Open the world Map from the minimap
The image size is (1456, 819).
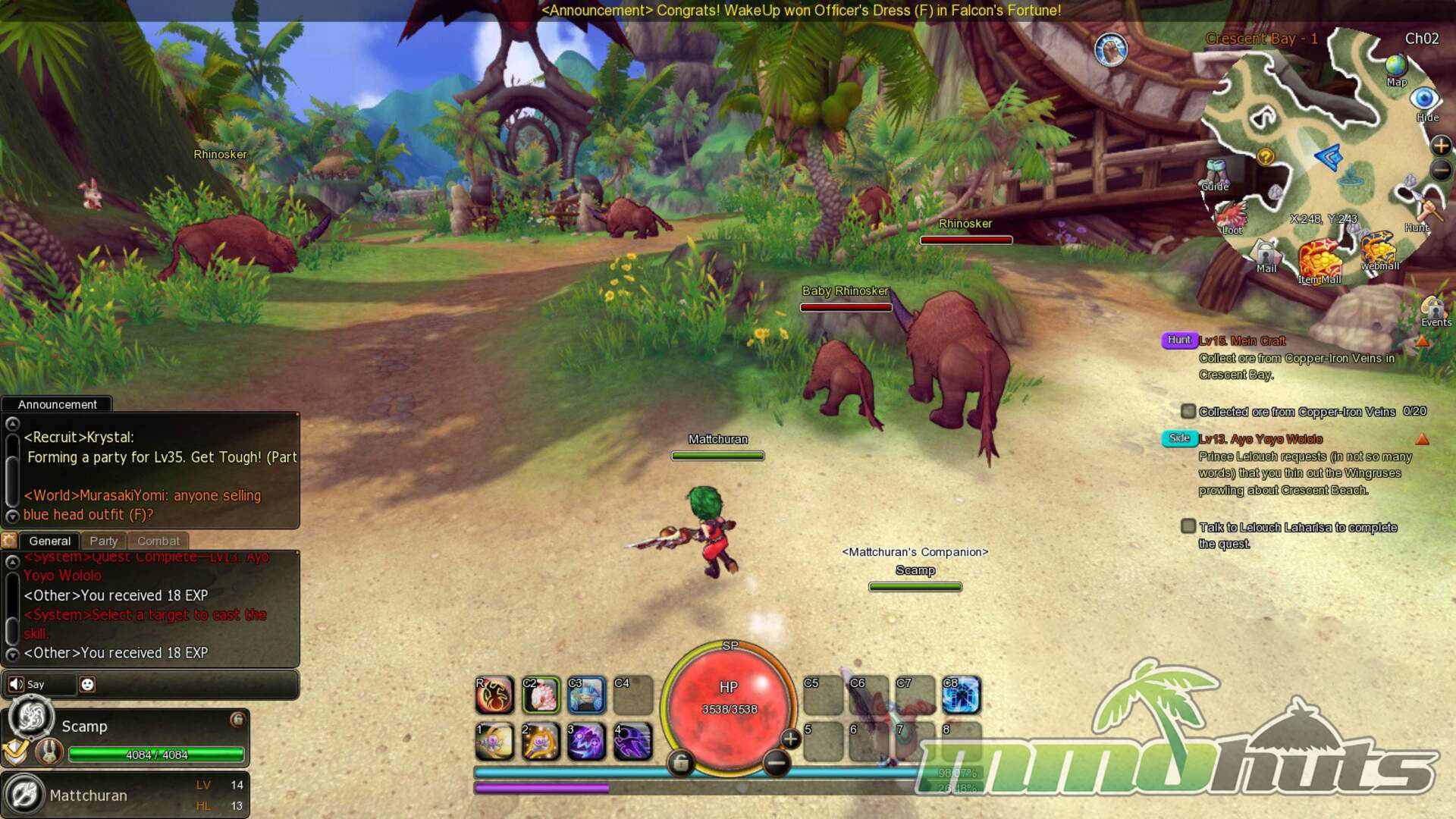(x=1396, y=68)
